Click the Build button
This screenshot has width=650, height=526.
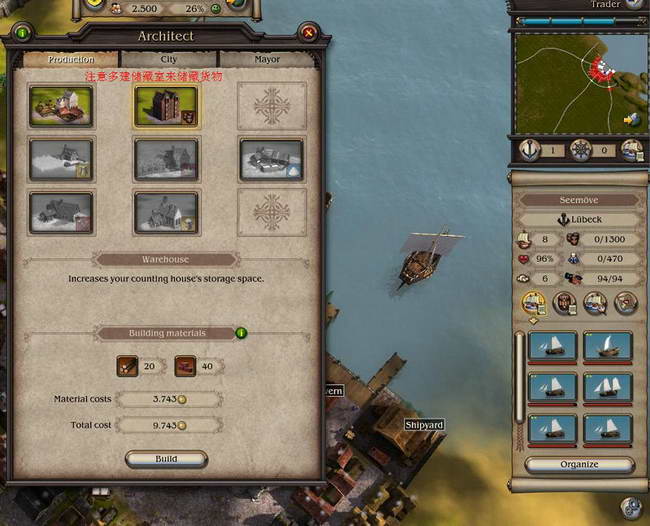(166, 459)
